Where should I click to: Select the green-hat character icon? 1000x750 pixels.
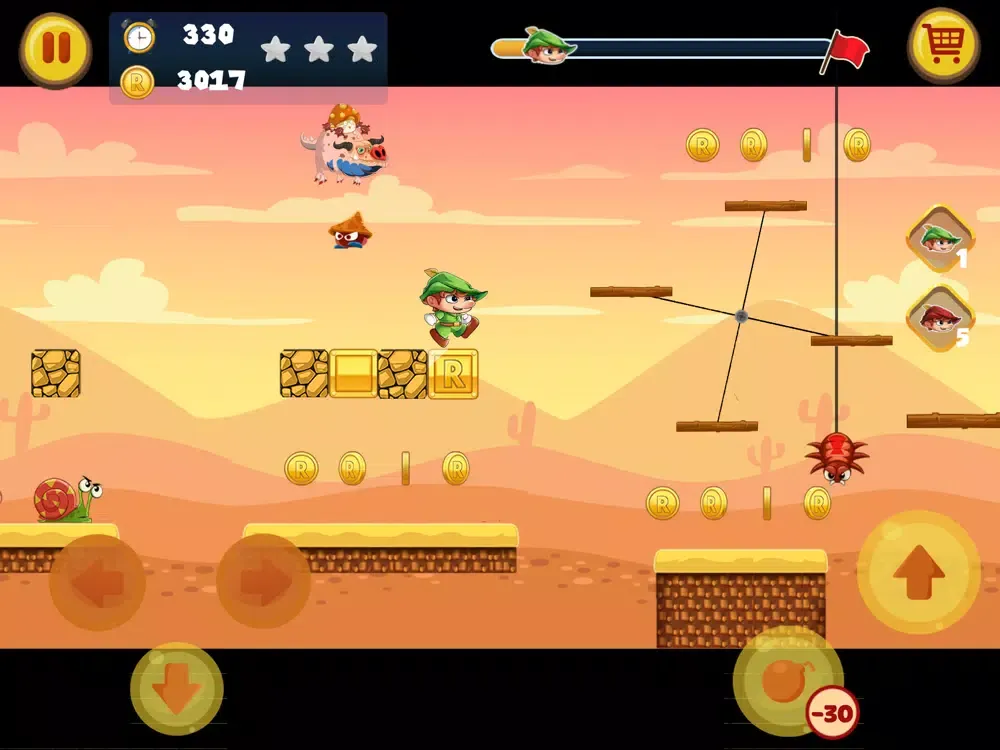[x=939, y=238]
